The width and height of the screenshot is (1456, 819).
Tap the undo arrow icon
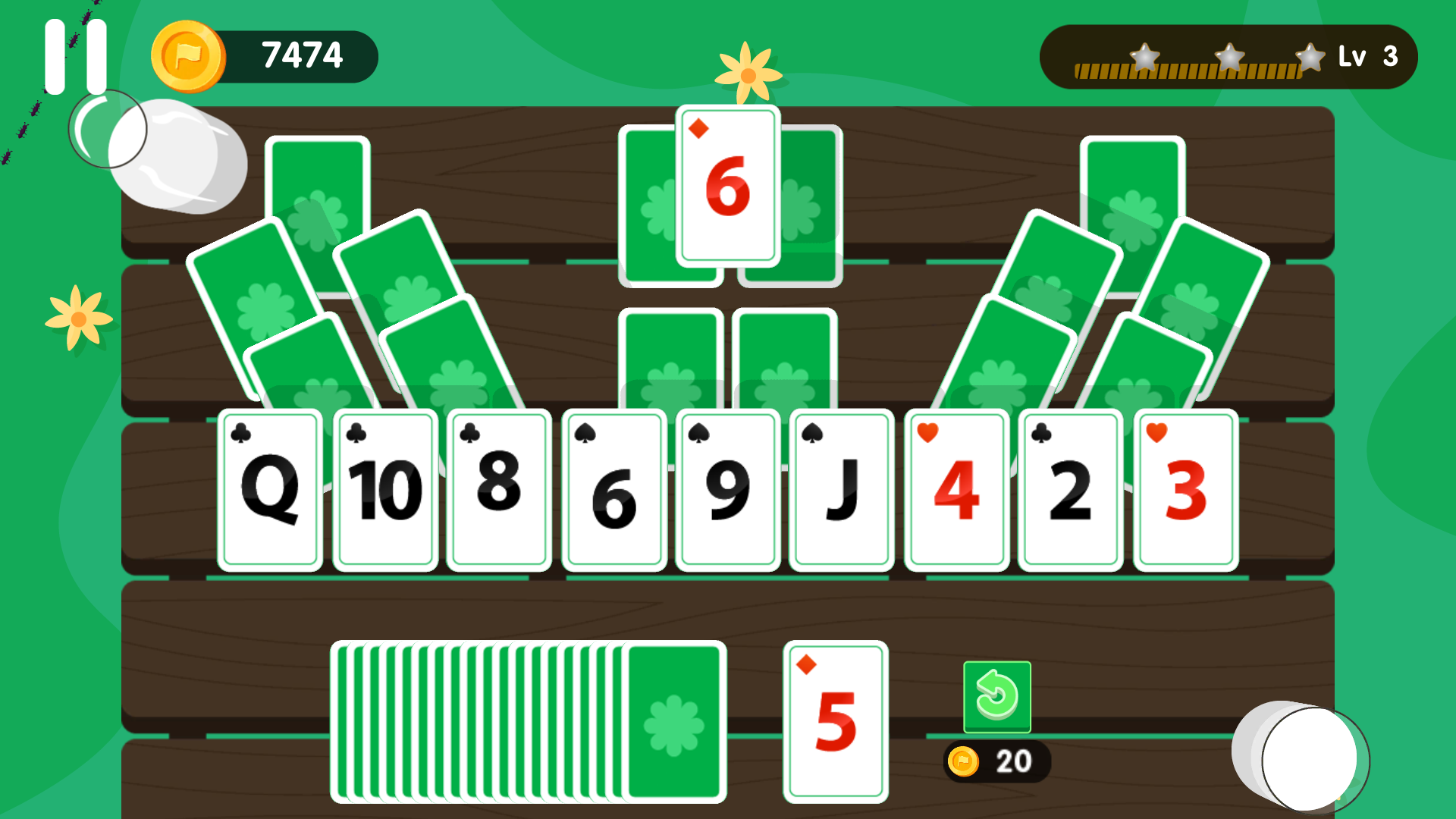click(x=996, y=698)
